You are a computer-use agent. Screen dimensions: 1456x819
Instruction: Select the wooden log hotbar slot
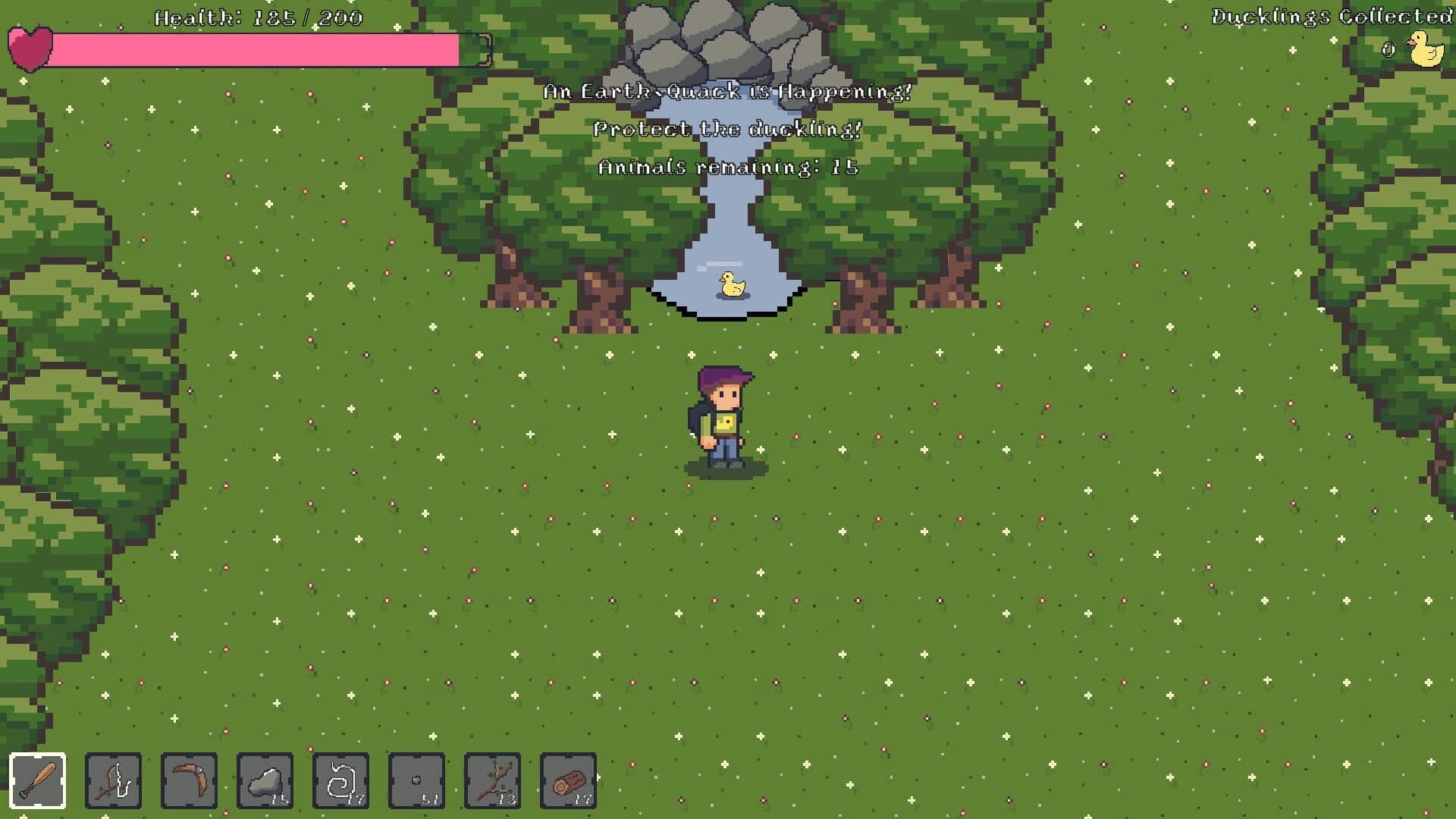(569, 781)
